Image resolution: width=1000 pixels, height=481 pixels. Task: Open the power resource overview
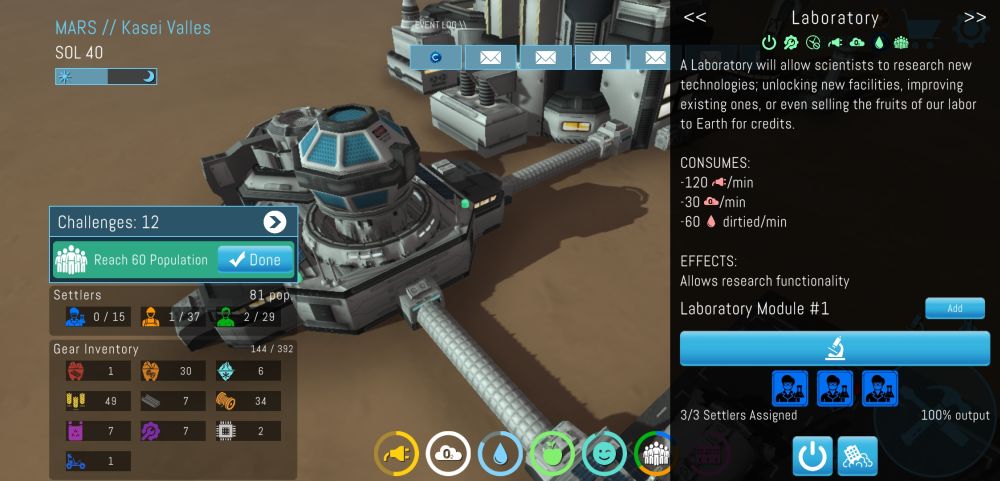[396, 453]
